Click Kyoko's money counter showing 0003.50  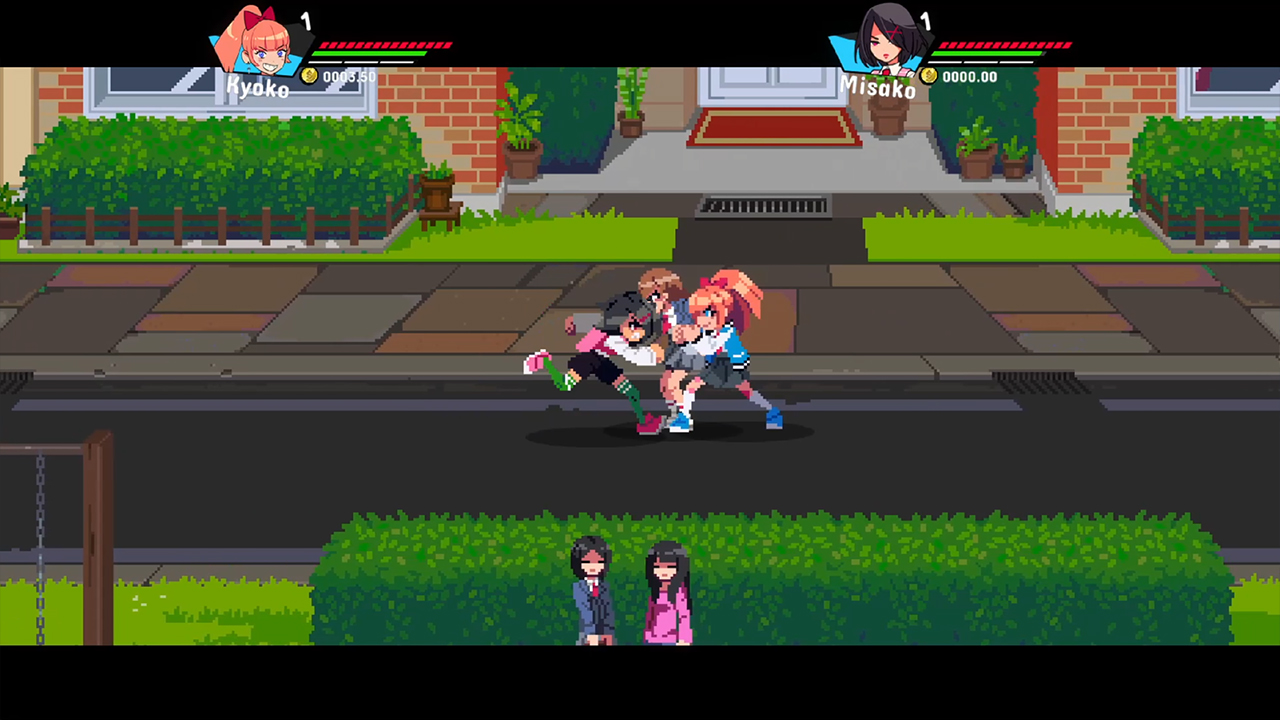350,76
